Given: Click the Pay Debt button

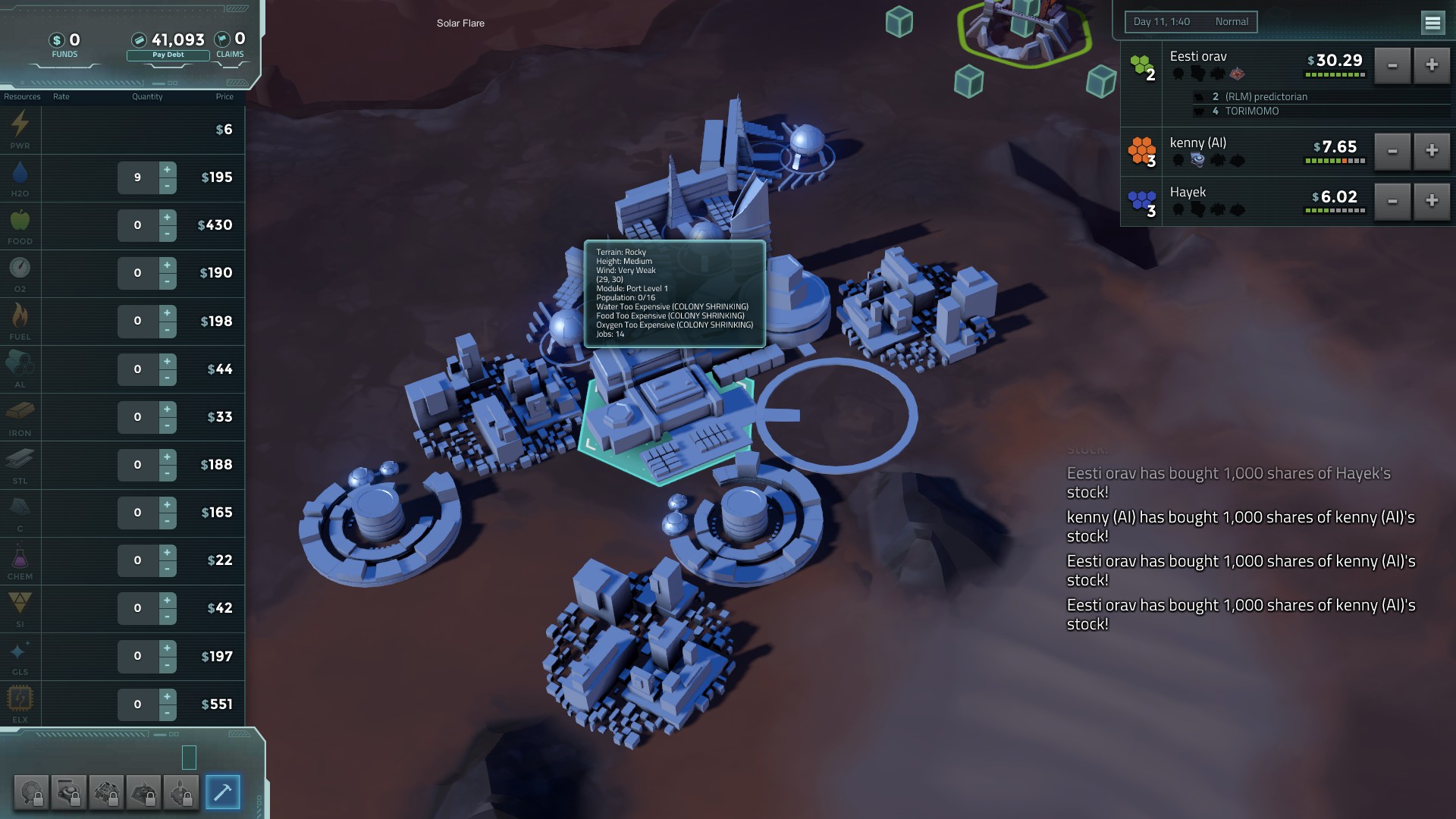Looking at the screenshot, I should [x=168, y=55].
